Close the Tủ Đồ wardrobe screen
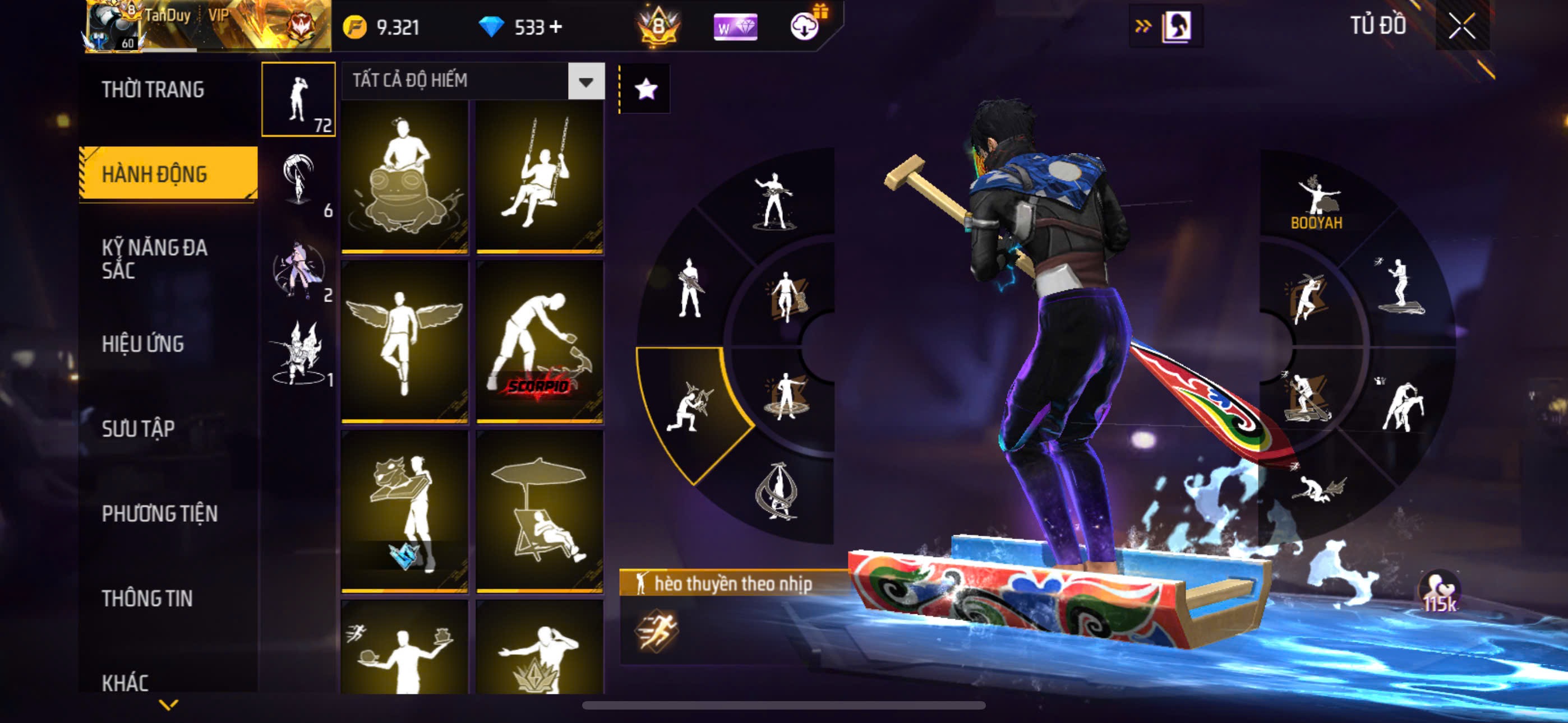Screen dimensions: 1568x723 [1461, 26]
